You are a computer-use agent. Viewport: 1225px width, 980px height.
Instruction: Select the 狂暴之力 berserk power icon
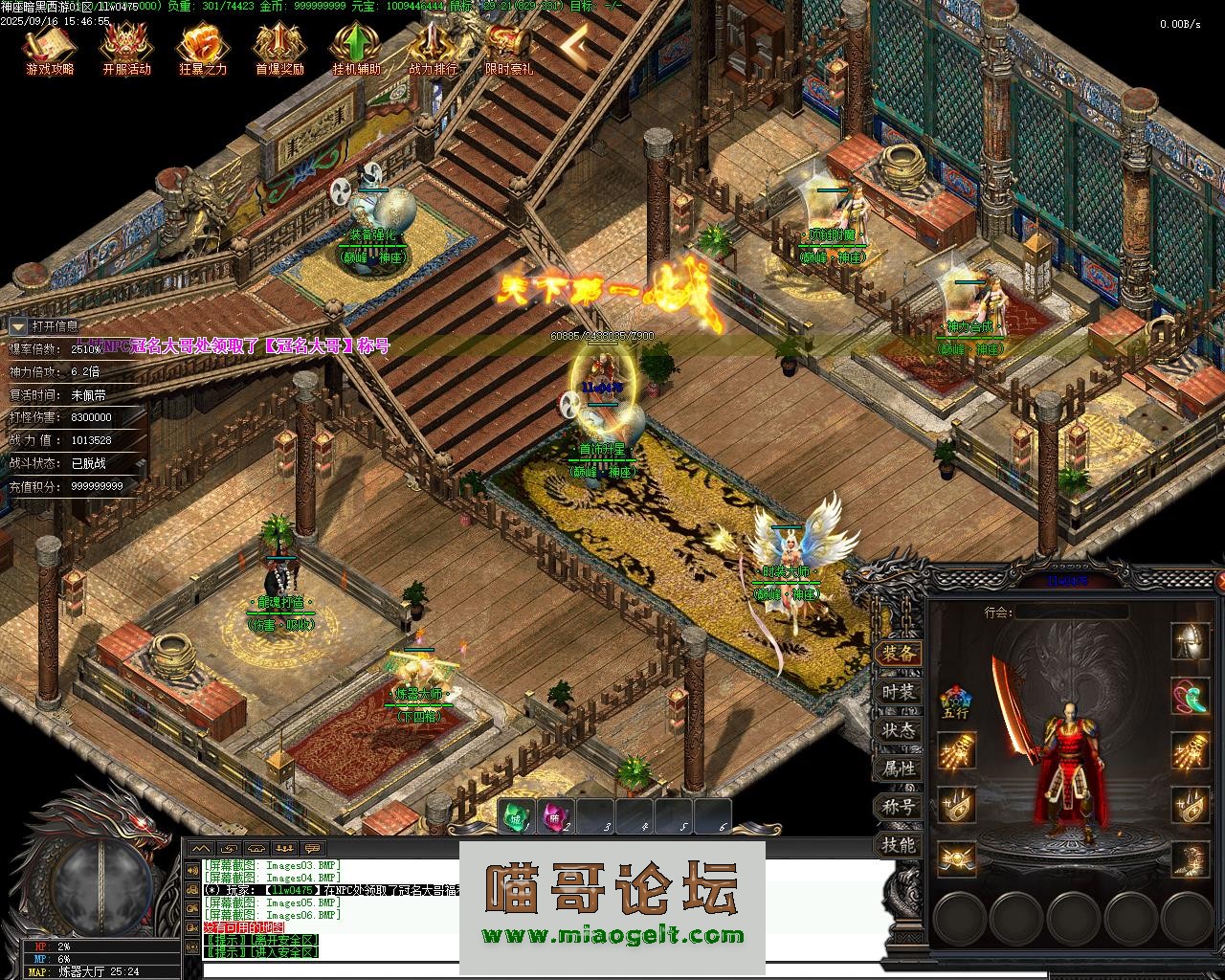pos(203,48)
